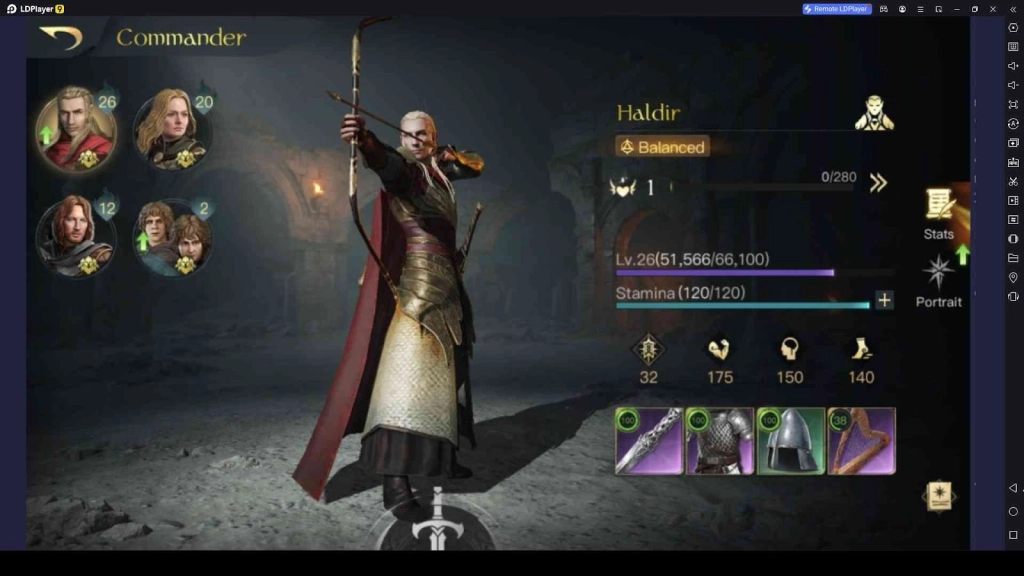Open the Stats scroll panel
Screen dimensions: 1024x576
(x=938, y=212)
